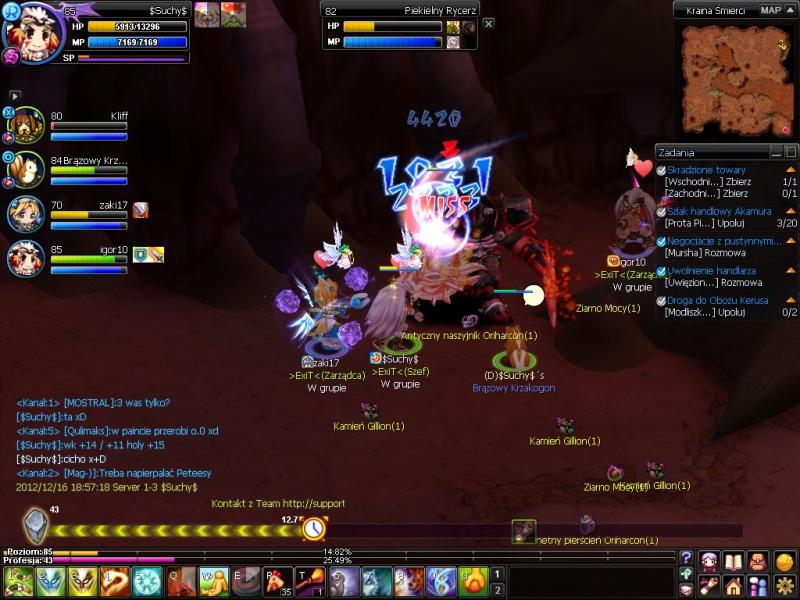The width and height of the screenshot is (800, 600).
Task: Close the Piekielny Rycerz target frame
Action: (488, 23)
